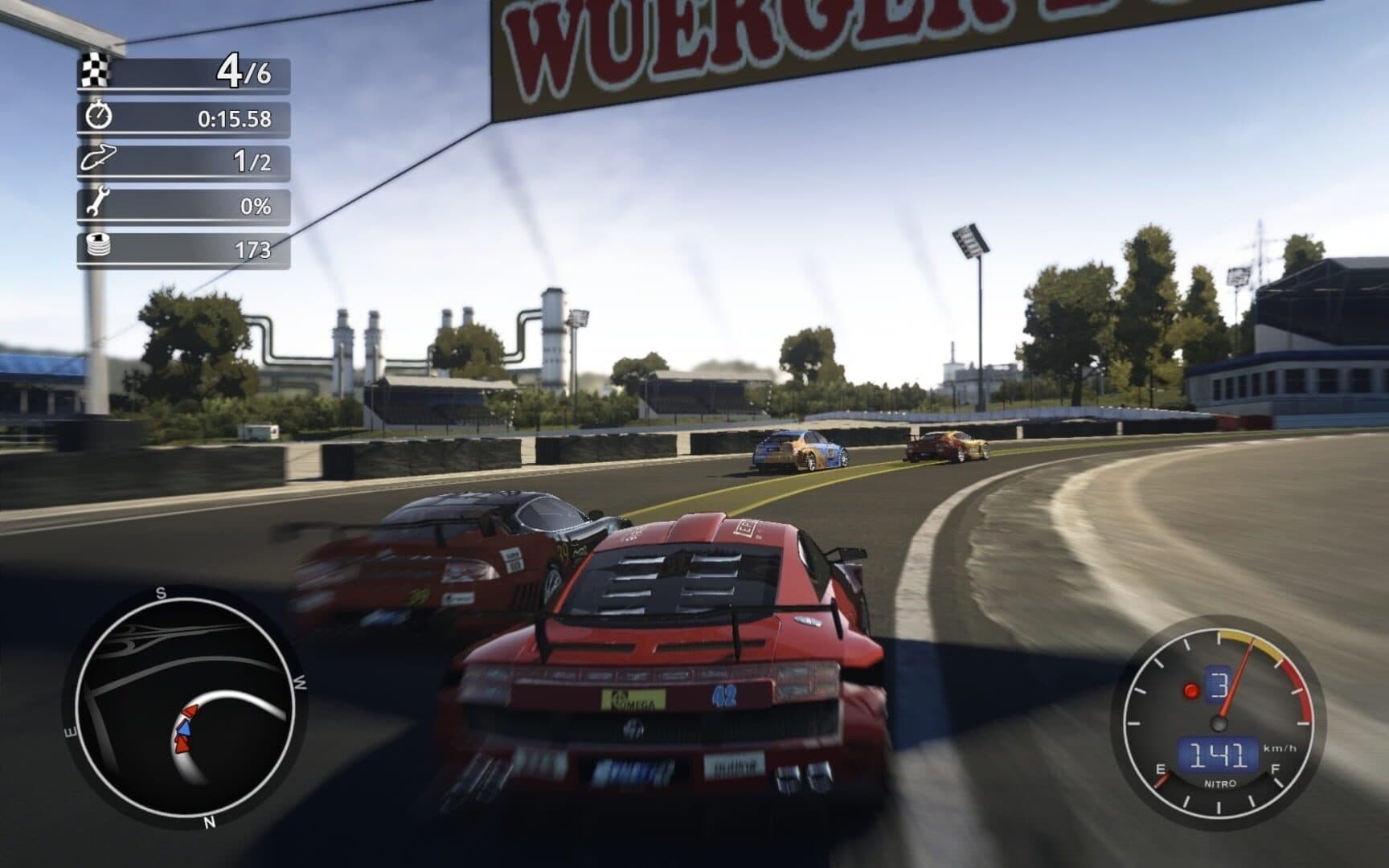Select the coin stack icon

97,246
